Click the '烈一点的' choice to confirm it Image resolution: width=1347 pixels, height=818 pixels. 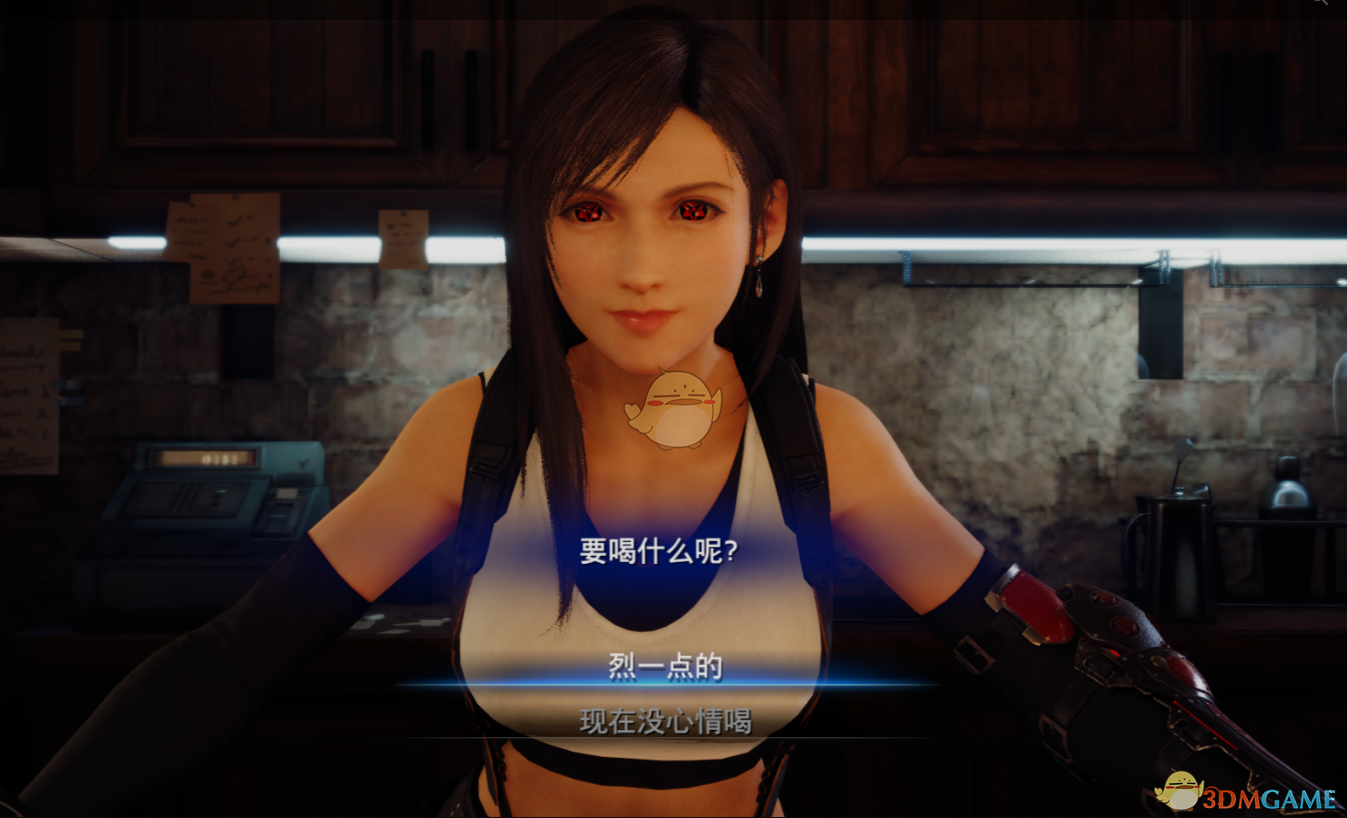tap(665, 667)
